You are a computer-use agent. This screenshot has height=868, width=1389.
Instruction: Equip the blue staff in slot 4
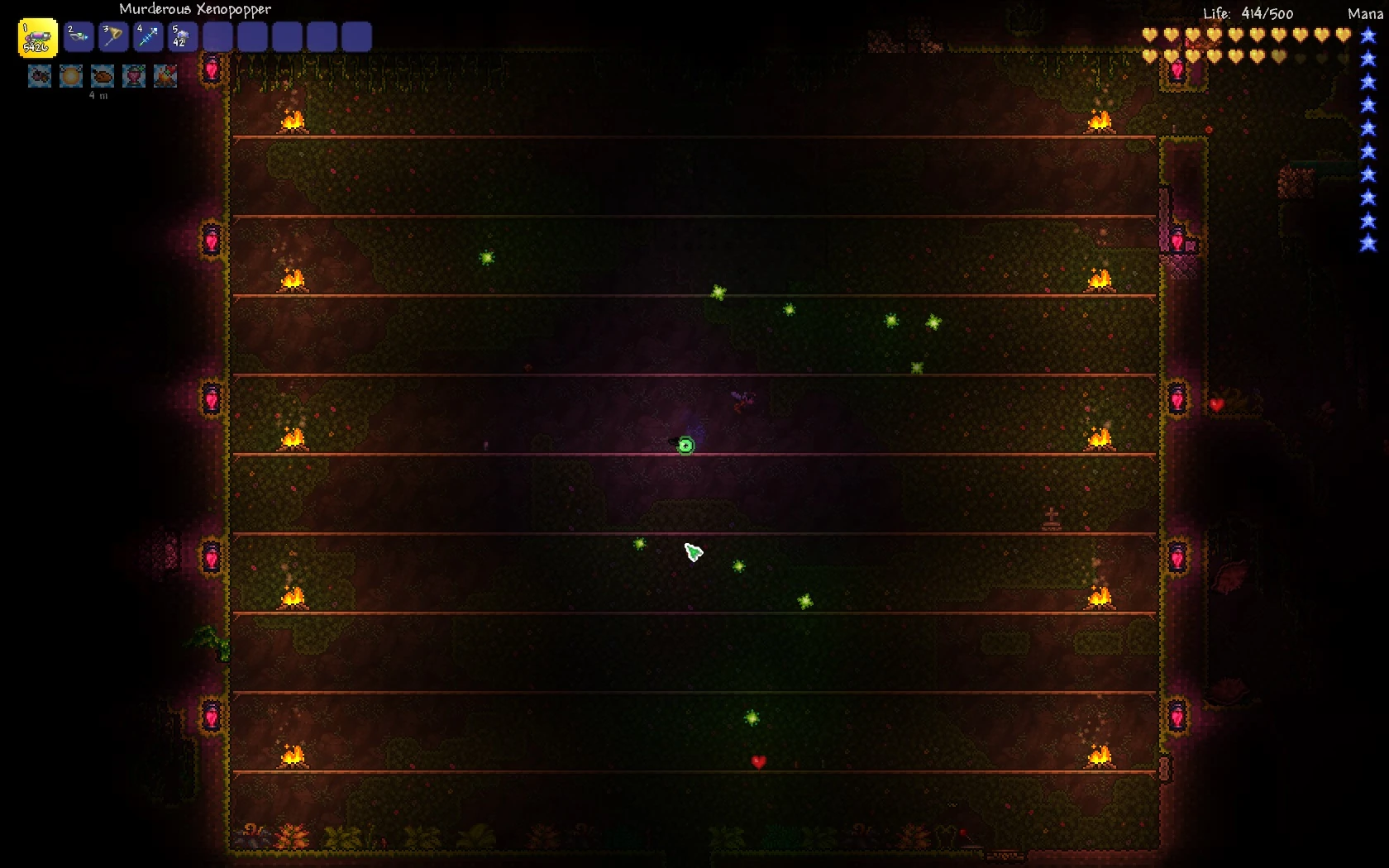148,37
